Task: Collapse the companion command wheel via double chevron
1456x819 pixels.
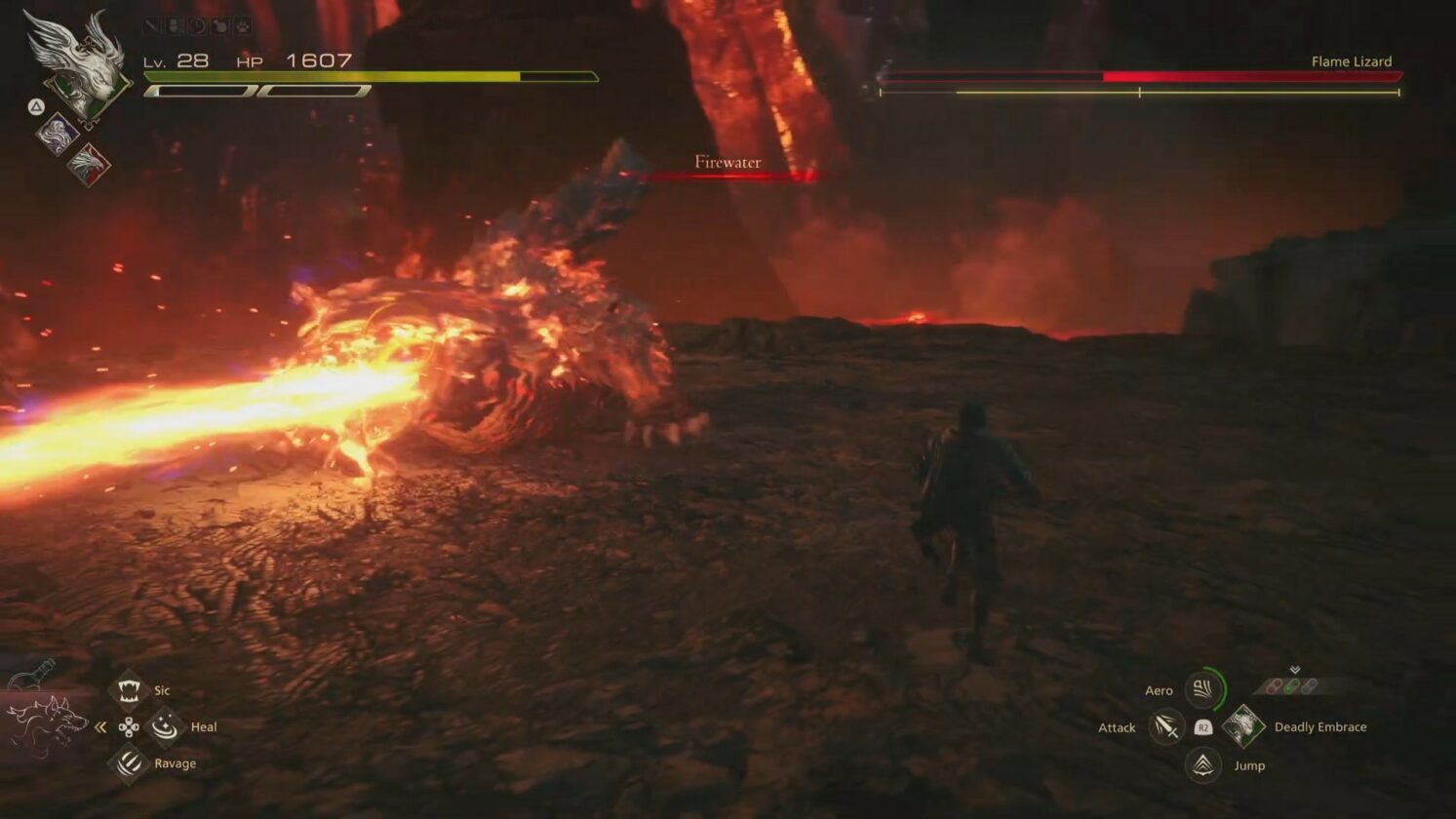Action: [99, 727]
